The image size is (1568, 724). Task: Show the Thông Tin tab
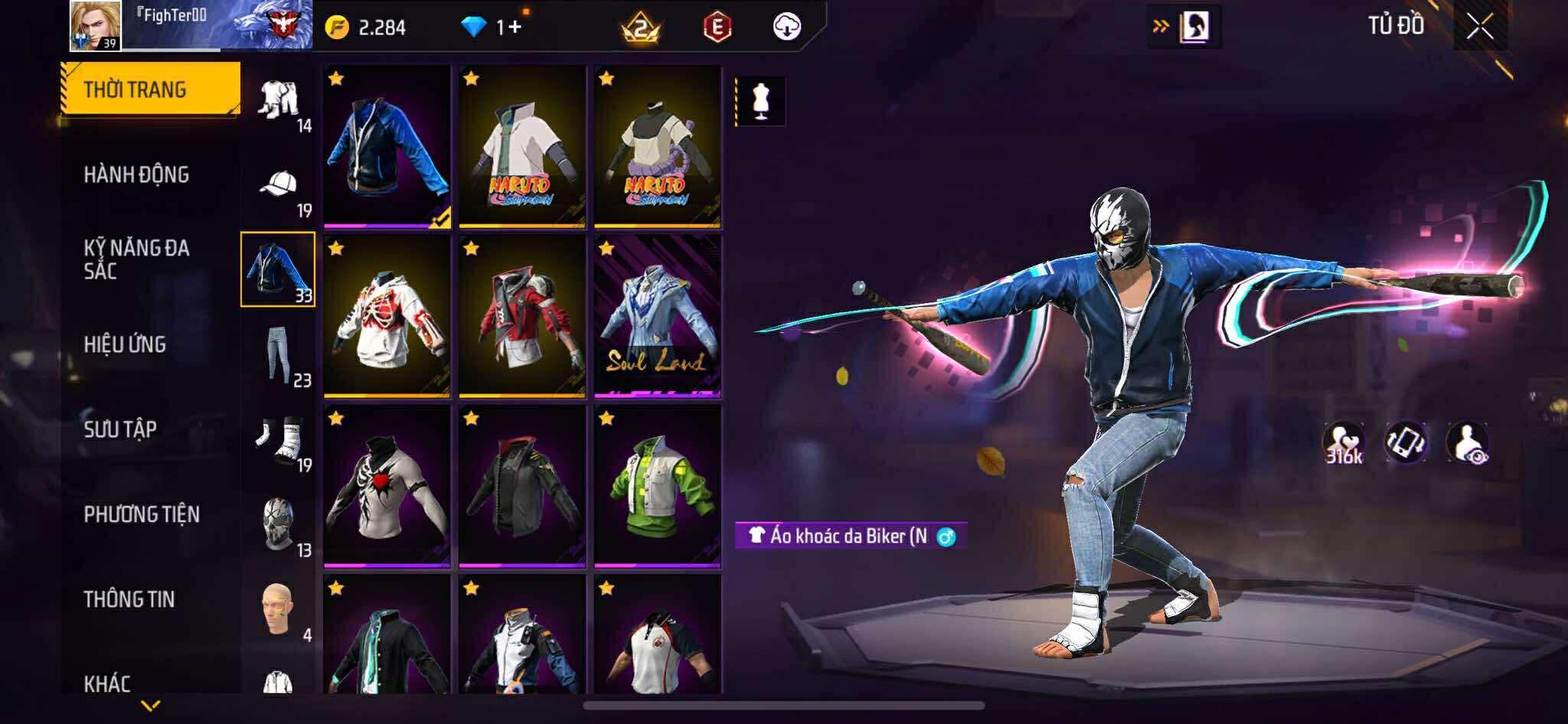point(129,599)
